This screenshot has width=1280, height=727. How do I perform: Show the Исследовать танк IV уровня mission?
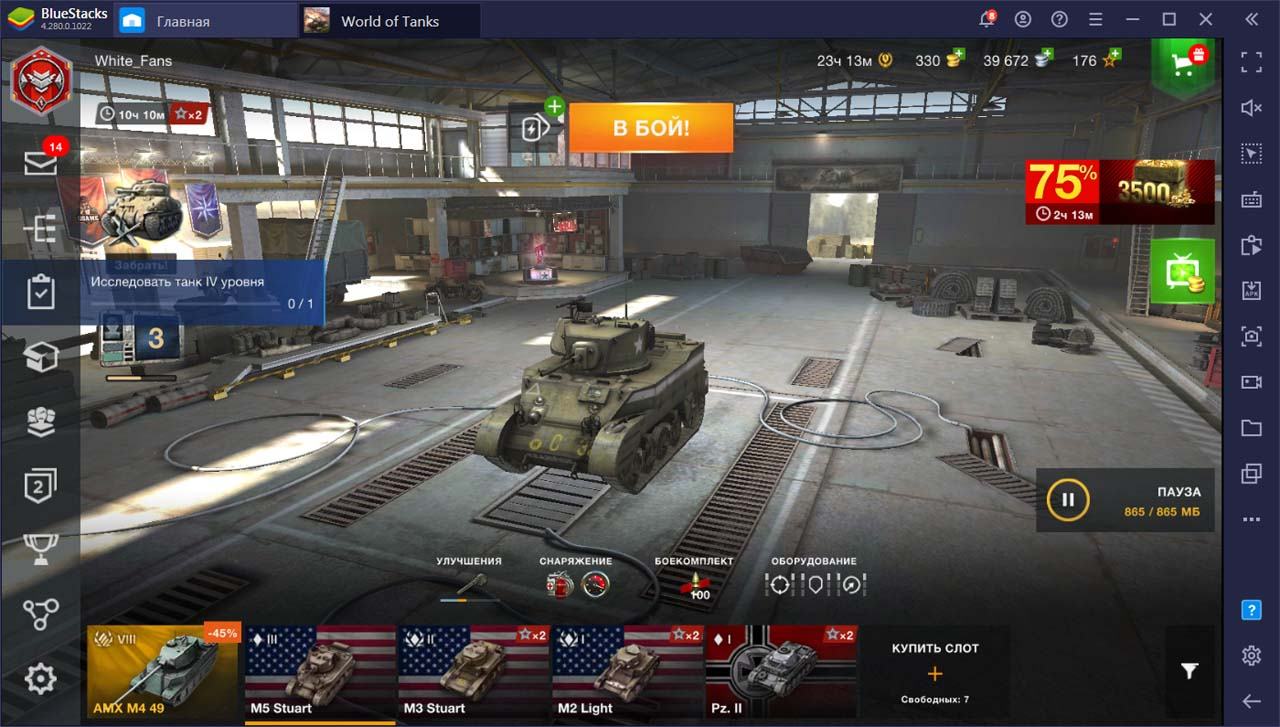[x=202, y=291]
